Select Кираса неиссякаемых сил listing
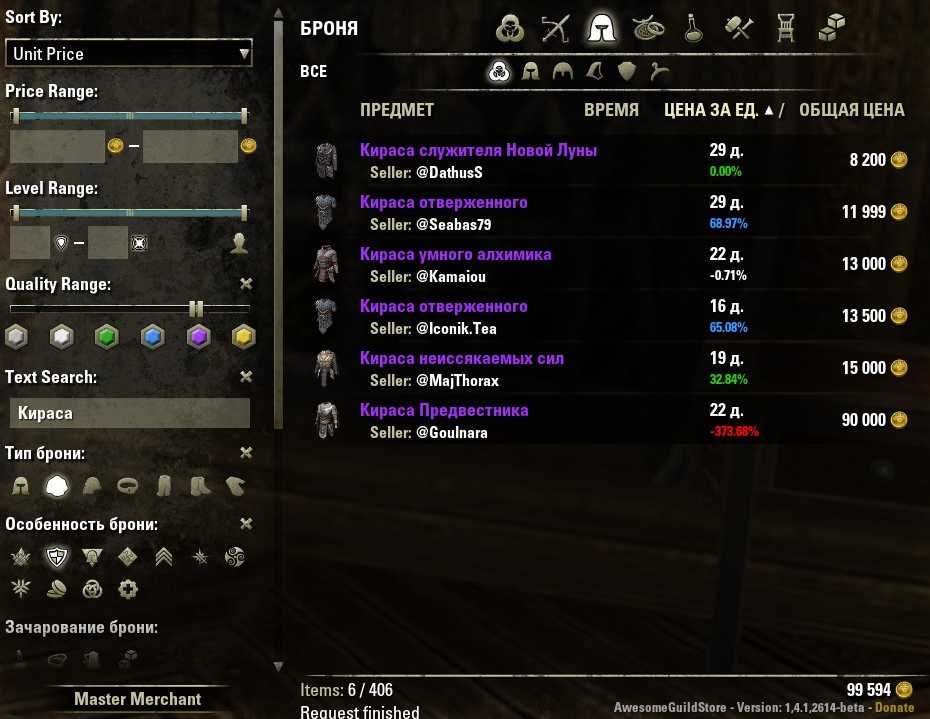Screen dimensions: 930x719 coord(461,359)
